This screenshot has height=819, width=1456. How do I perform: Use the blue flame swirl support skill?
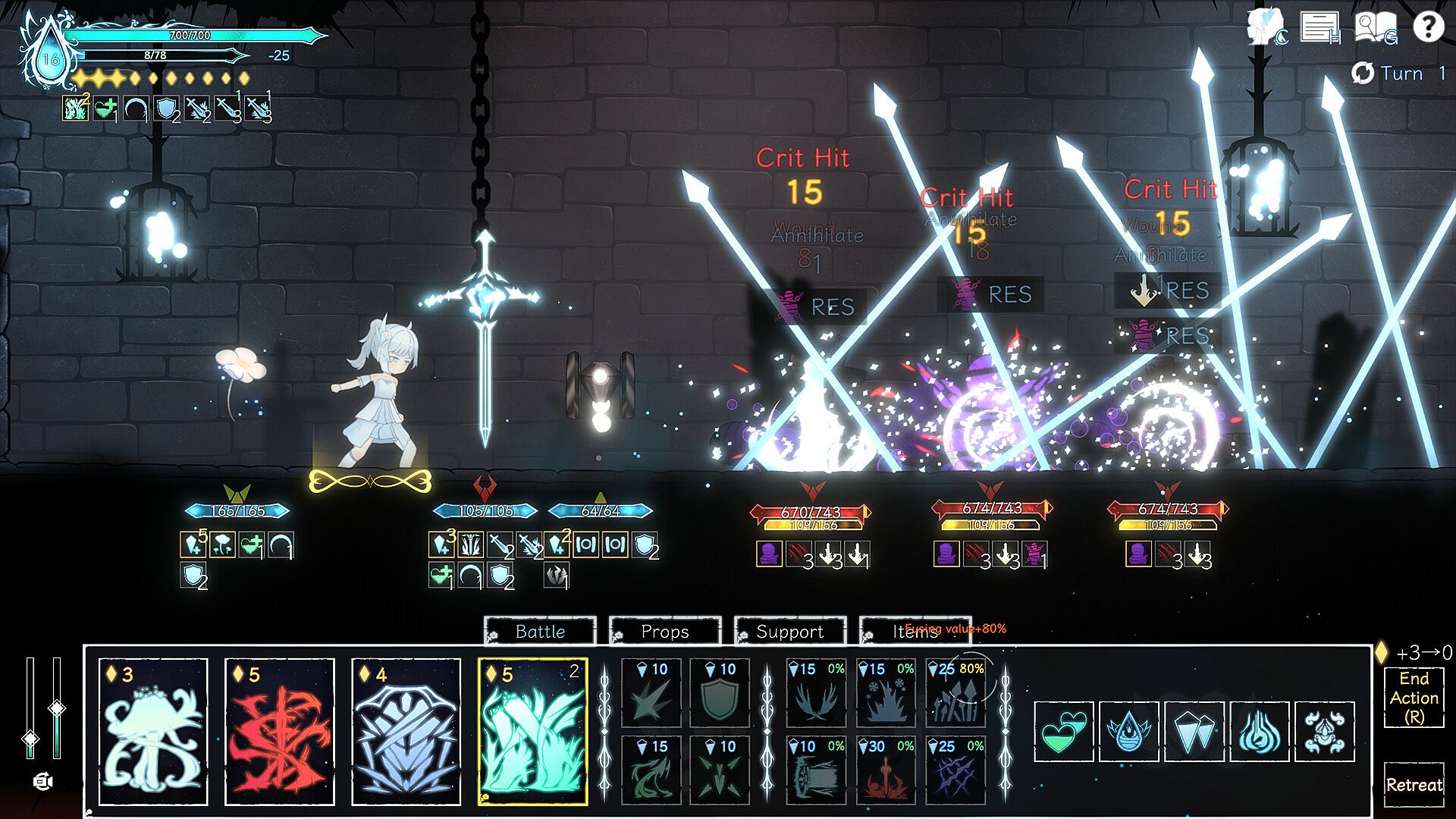tap(1260, 731)
